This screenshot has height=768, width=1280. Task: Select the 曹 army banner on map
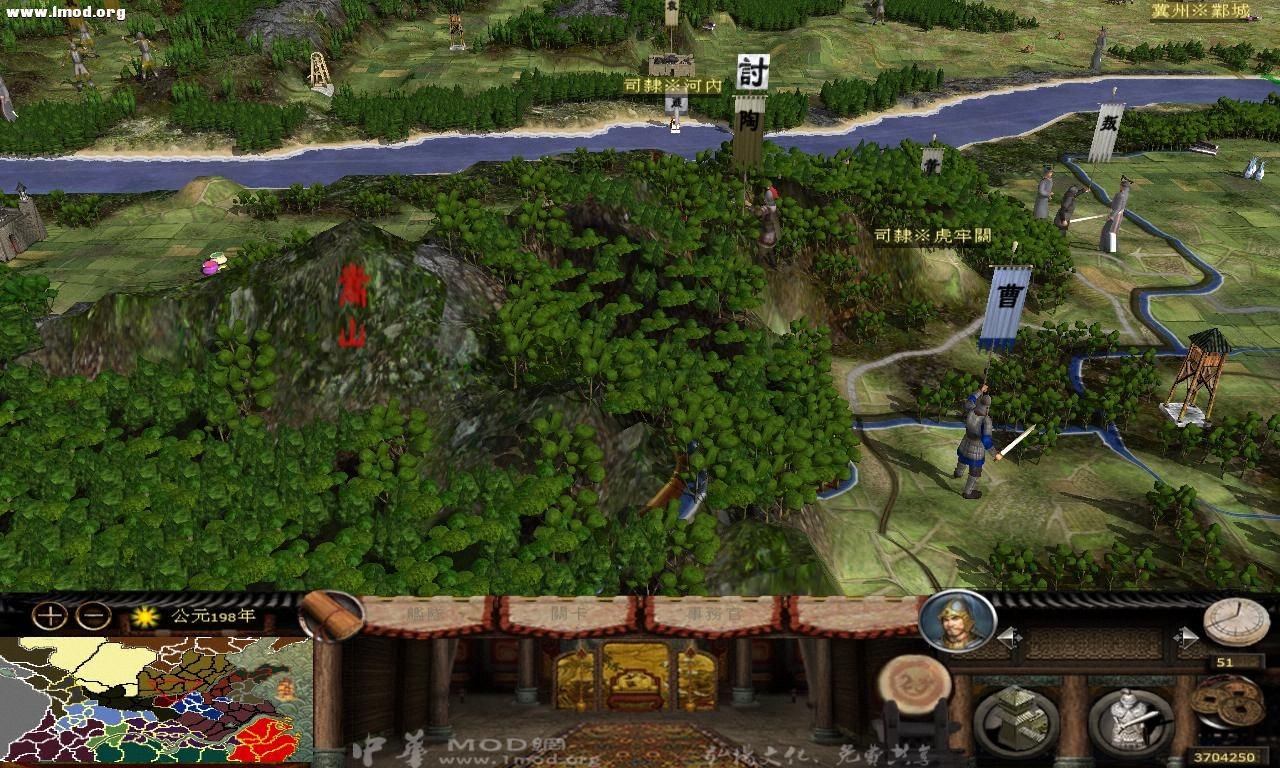[1010, 295]
